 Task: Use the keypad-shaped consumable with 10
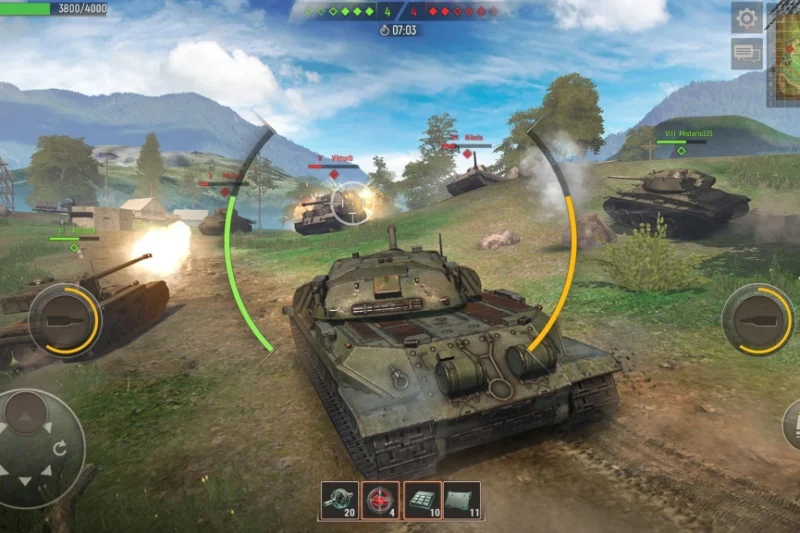[x=420, y=500]
